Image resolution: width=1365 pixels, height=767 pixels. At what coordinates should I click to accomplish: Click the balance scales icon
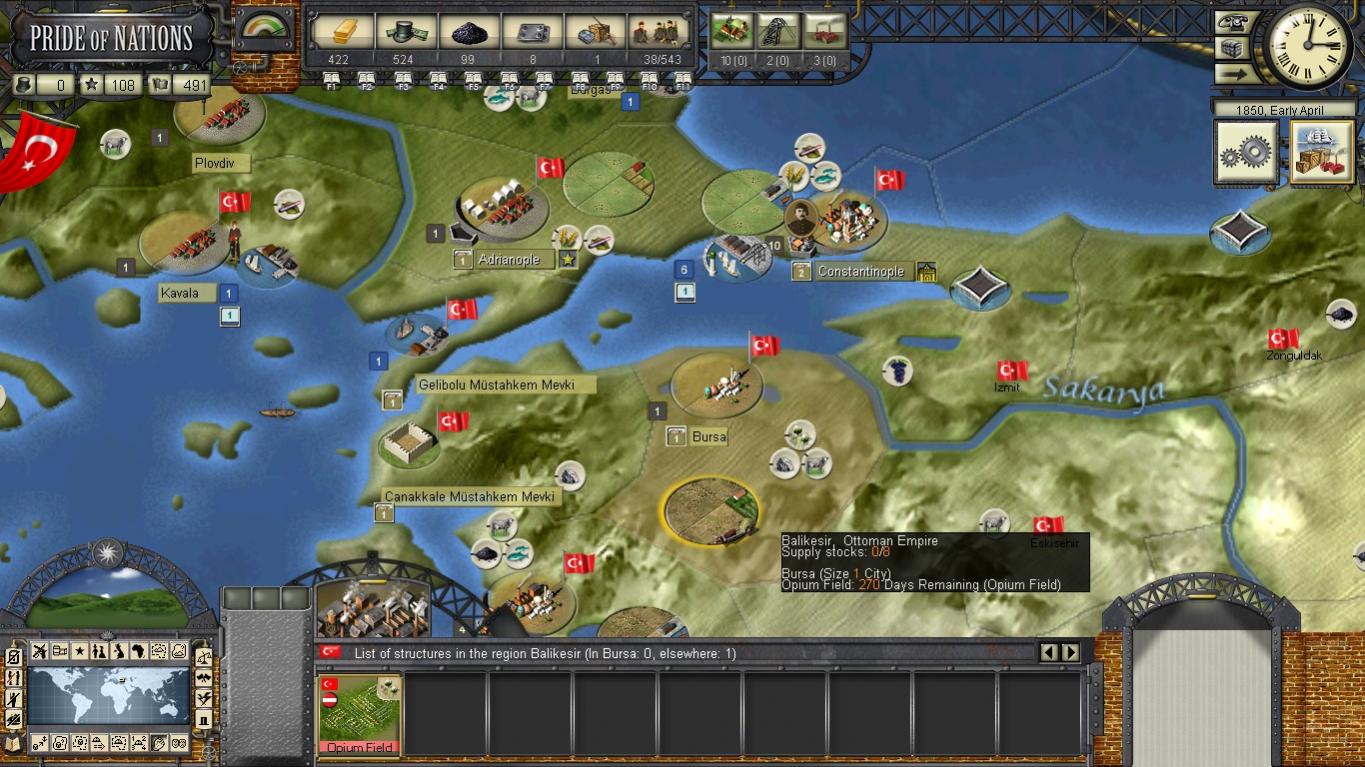tap(203, 657)
